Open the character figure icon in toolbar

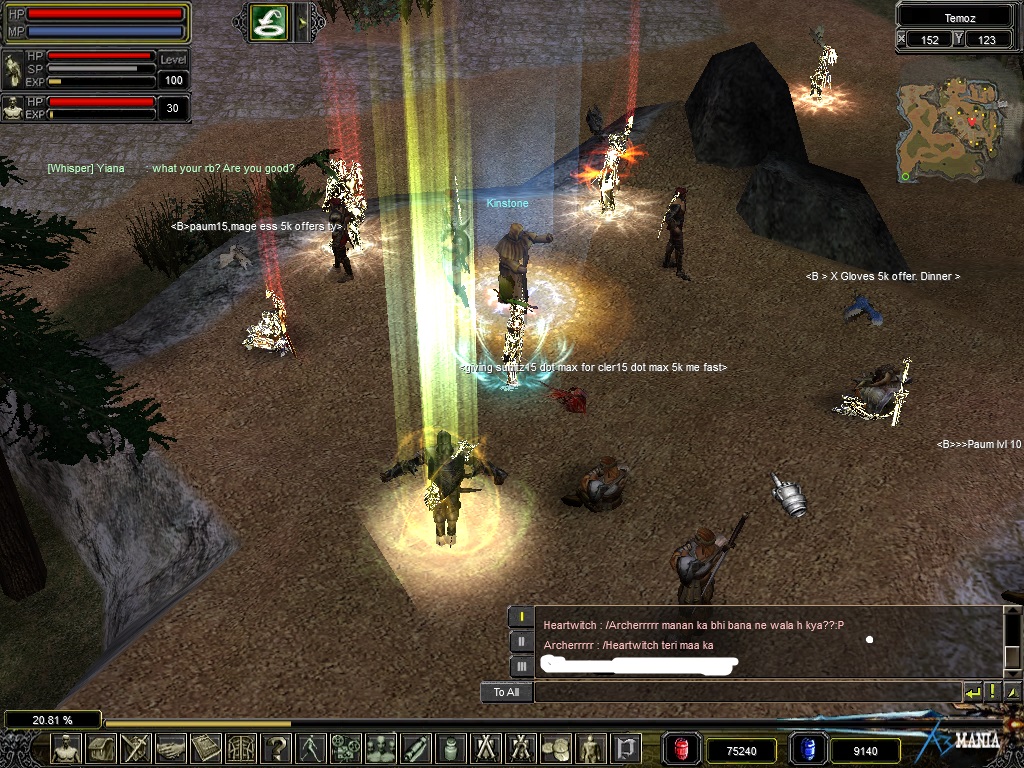click(66, 748)
